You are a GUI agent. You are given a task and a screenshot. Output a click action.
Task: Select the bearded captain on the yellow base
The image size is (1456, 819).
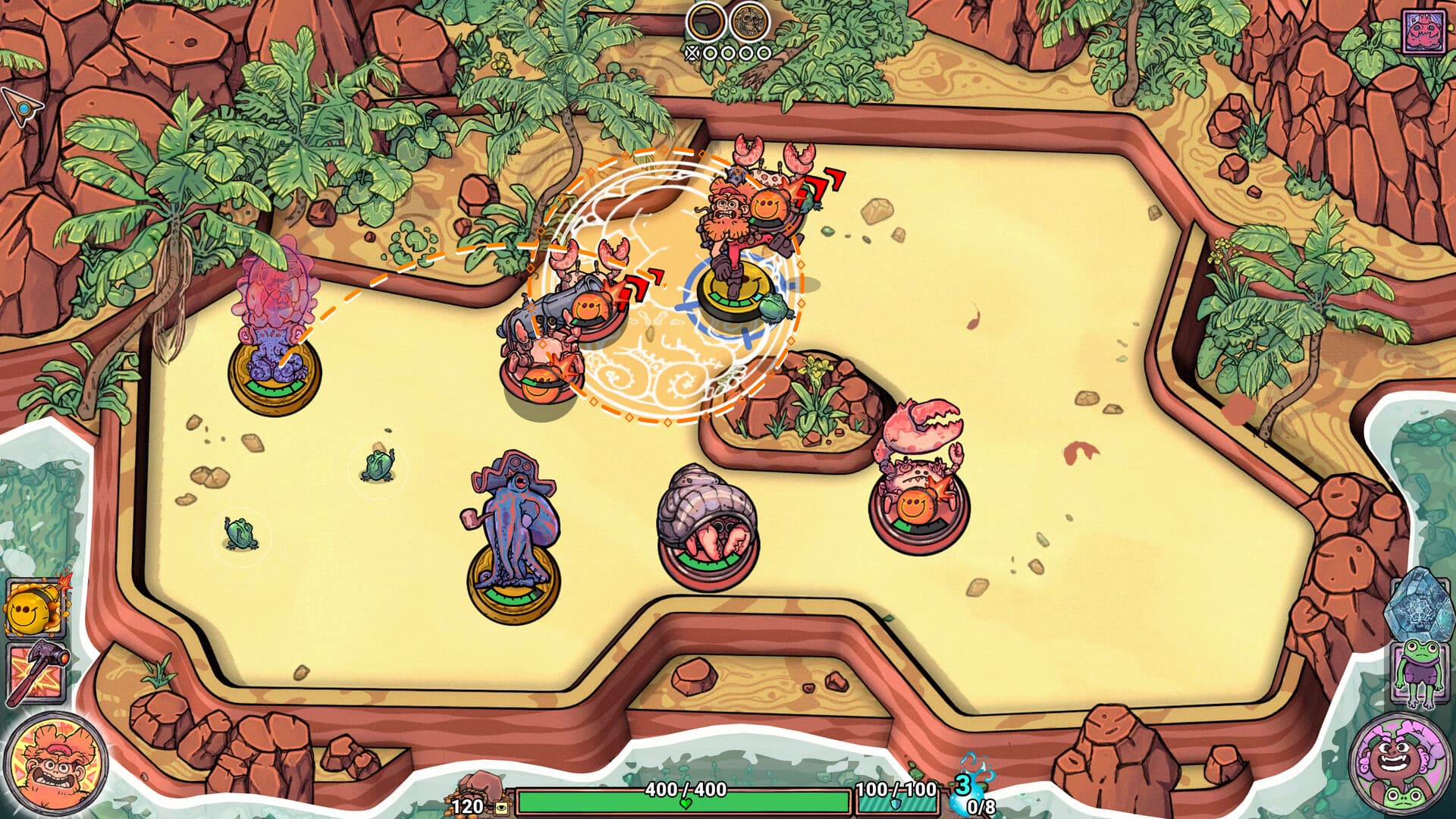(728, 235)
